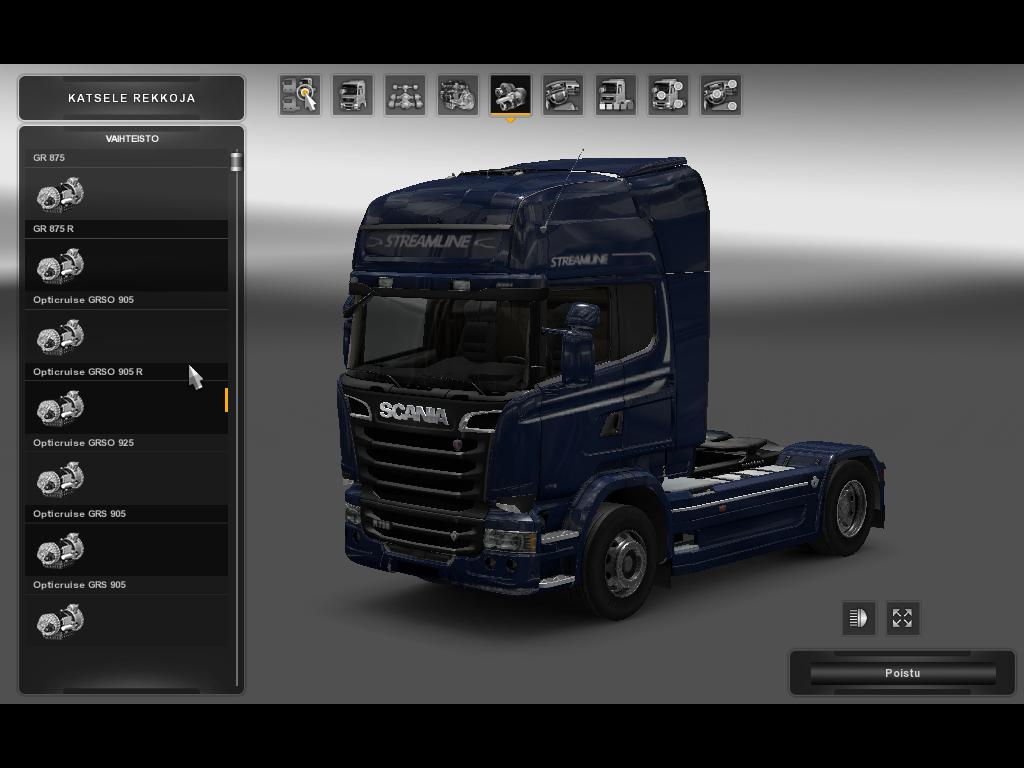Switch to the truck cab tab
The image size is (1024, 768).
coord(352,95)
